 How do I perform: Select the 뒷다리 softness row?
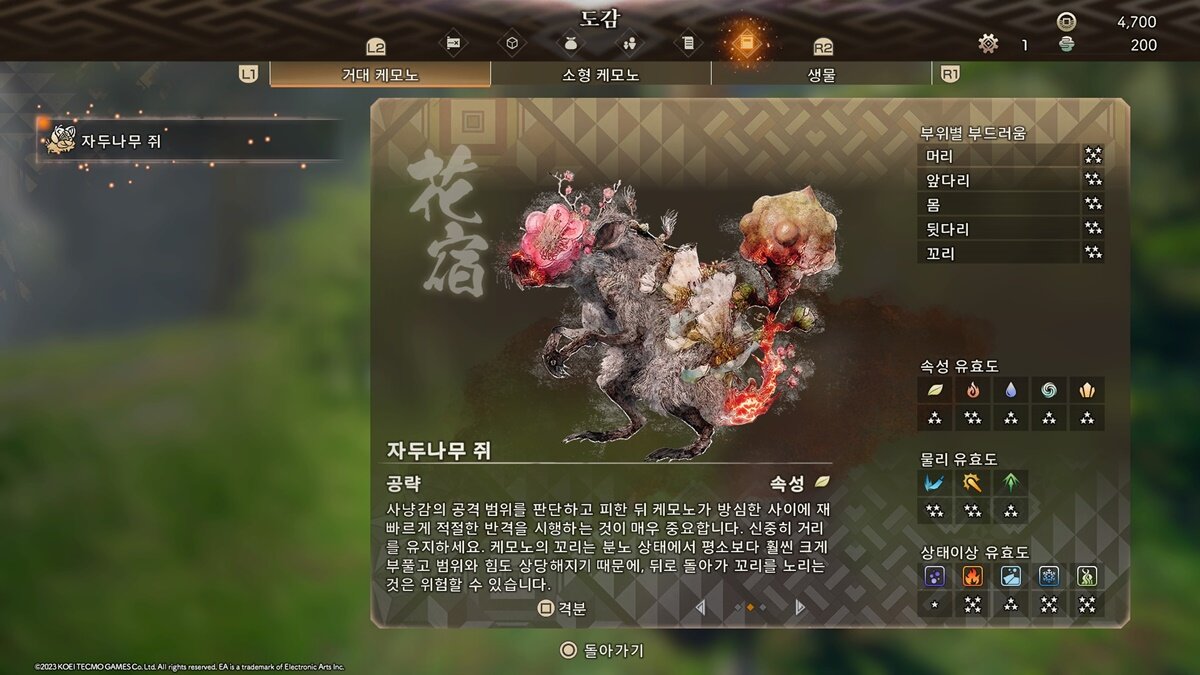pyautogui.click(x=1010, y=229)
